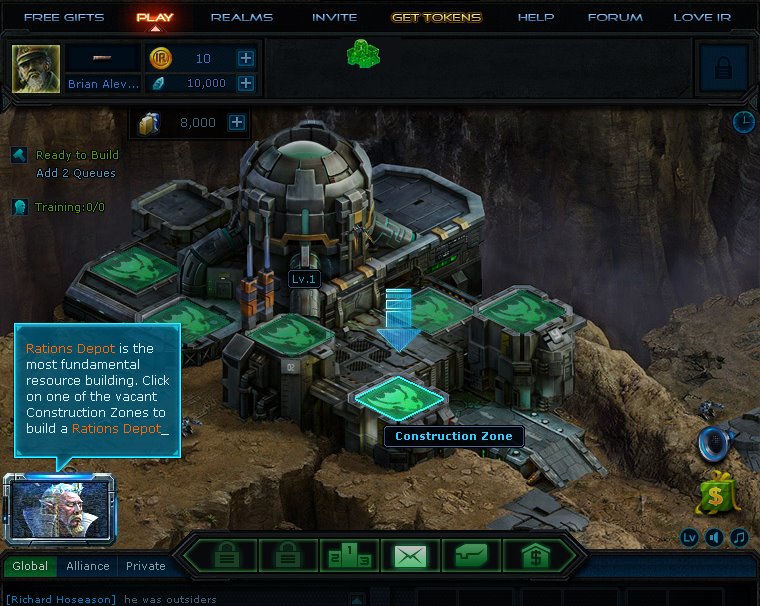Viewport: 760px width, 606px height.
Task: Toggle the music note button
Action: [x=739, y=537]
